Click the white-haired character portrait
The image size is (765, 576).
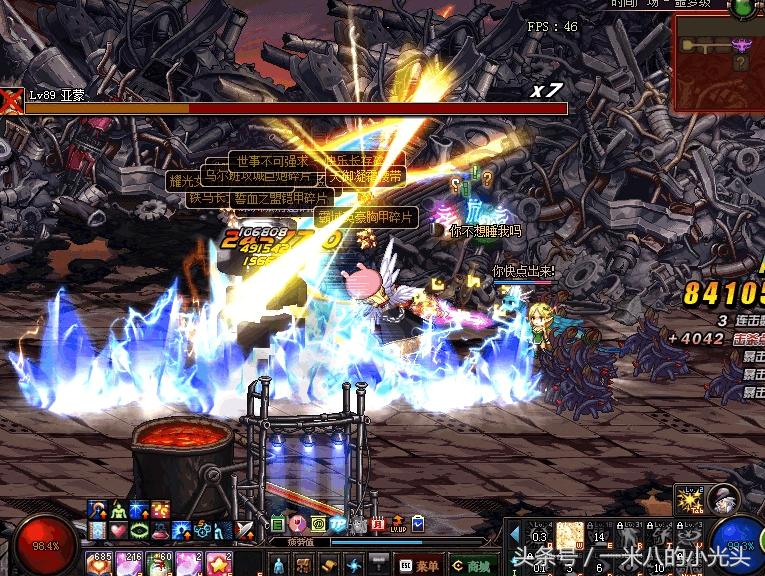pos(721,498)
